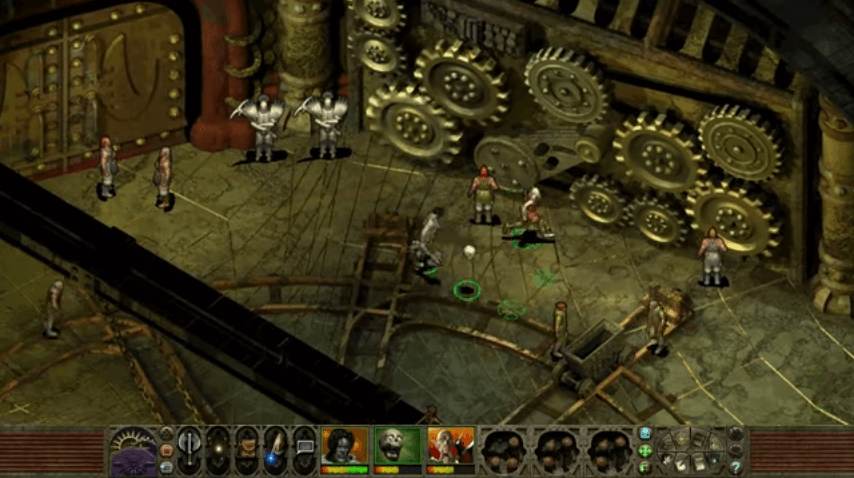Toggle the blue party AI button
This screenshot has height=478, width=854.
click(645, 434)
